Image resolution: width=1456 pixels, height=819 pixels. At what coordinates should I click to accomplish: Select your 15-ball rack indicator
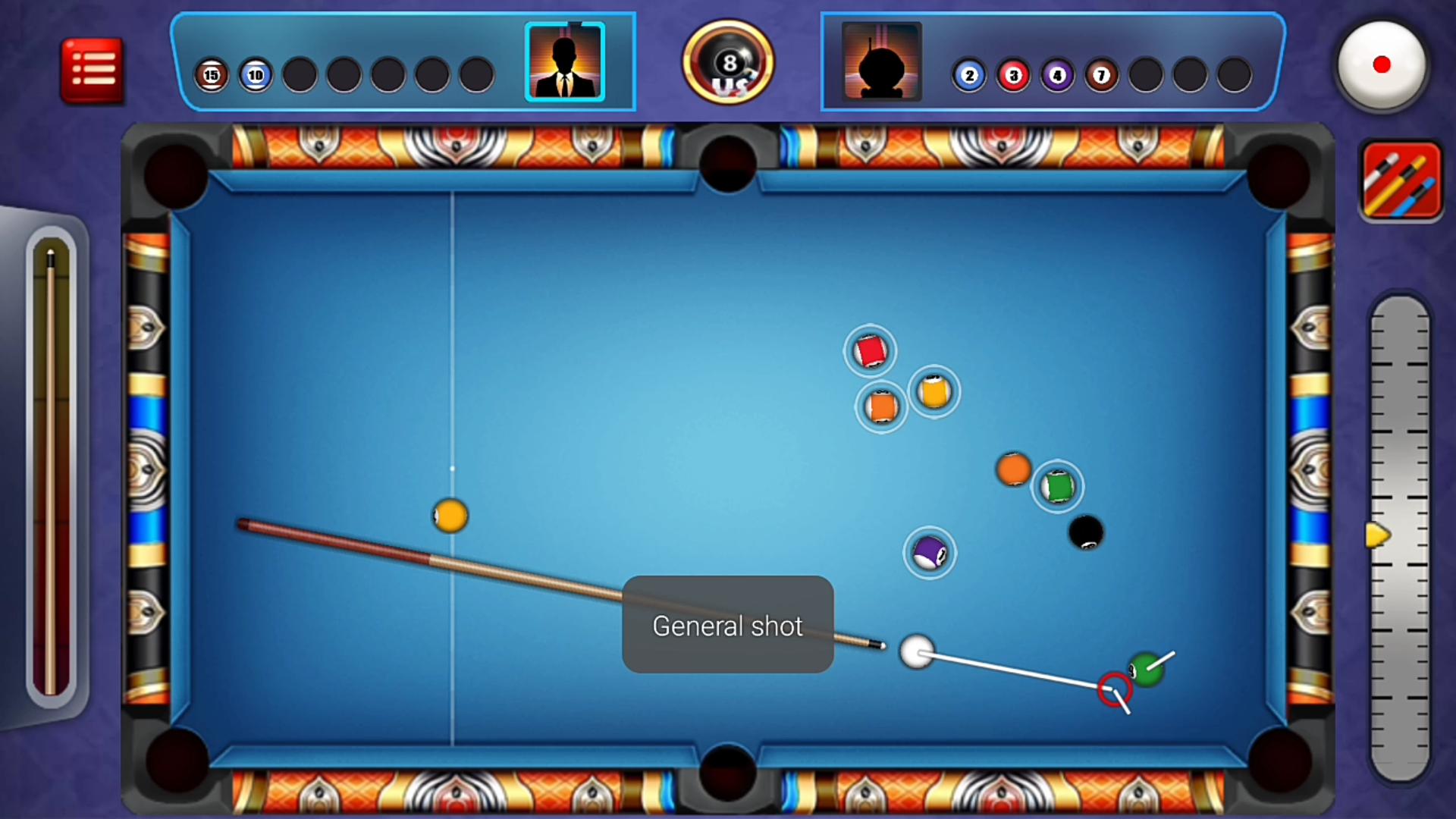pyautogui.click(x=212, y=75)
